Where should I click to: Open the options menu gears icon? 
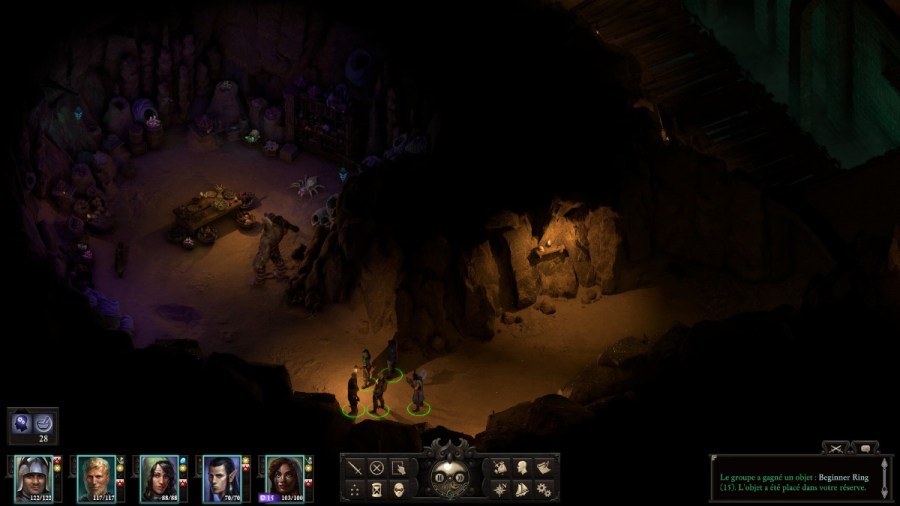(x=544, y=489)
